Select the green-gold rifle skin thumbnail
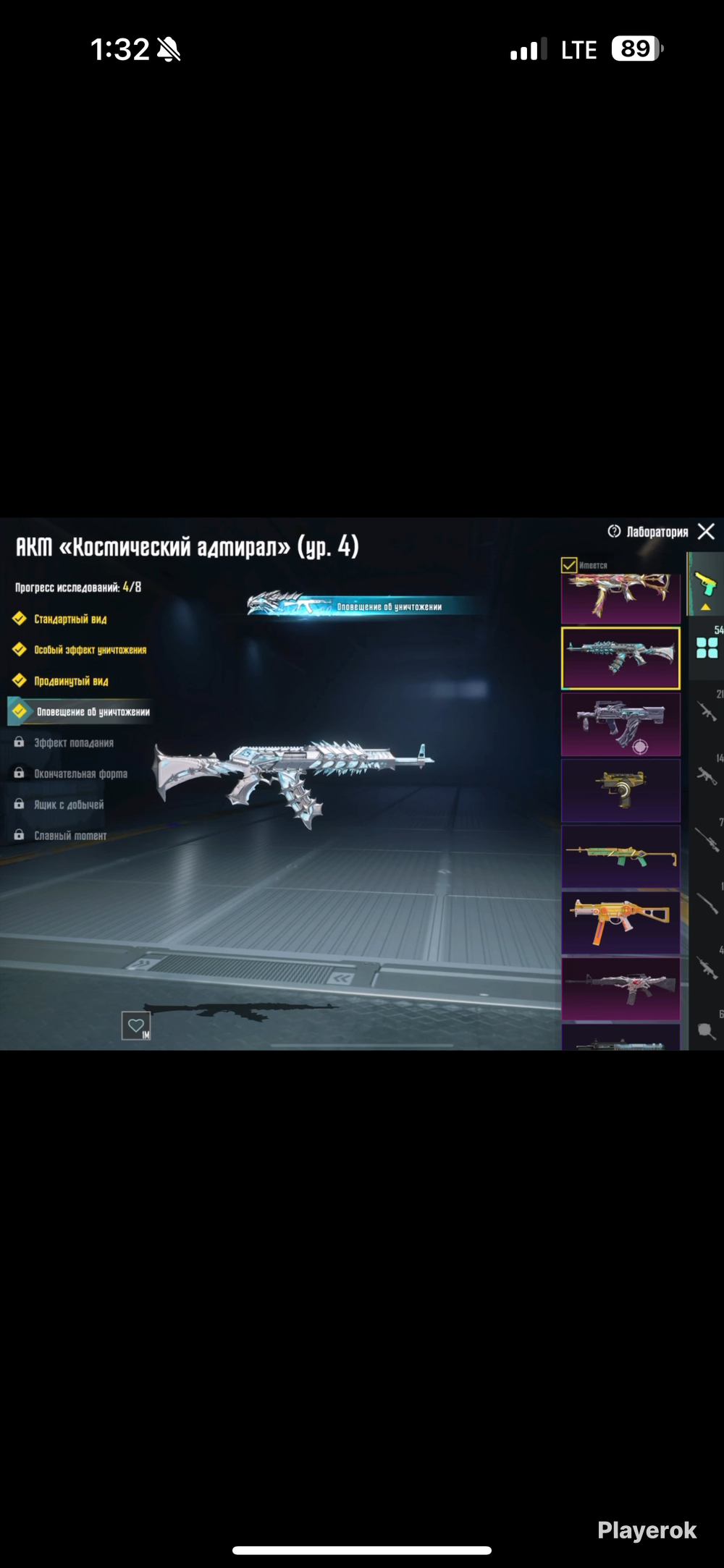724x1568 pixels. (620, 857)
